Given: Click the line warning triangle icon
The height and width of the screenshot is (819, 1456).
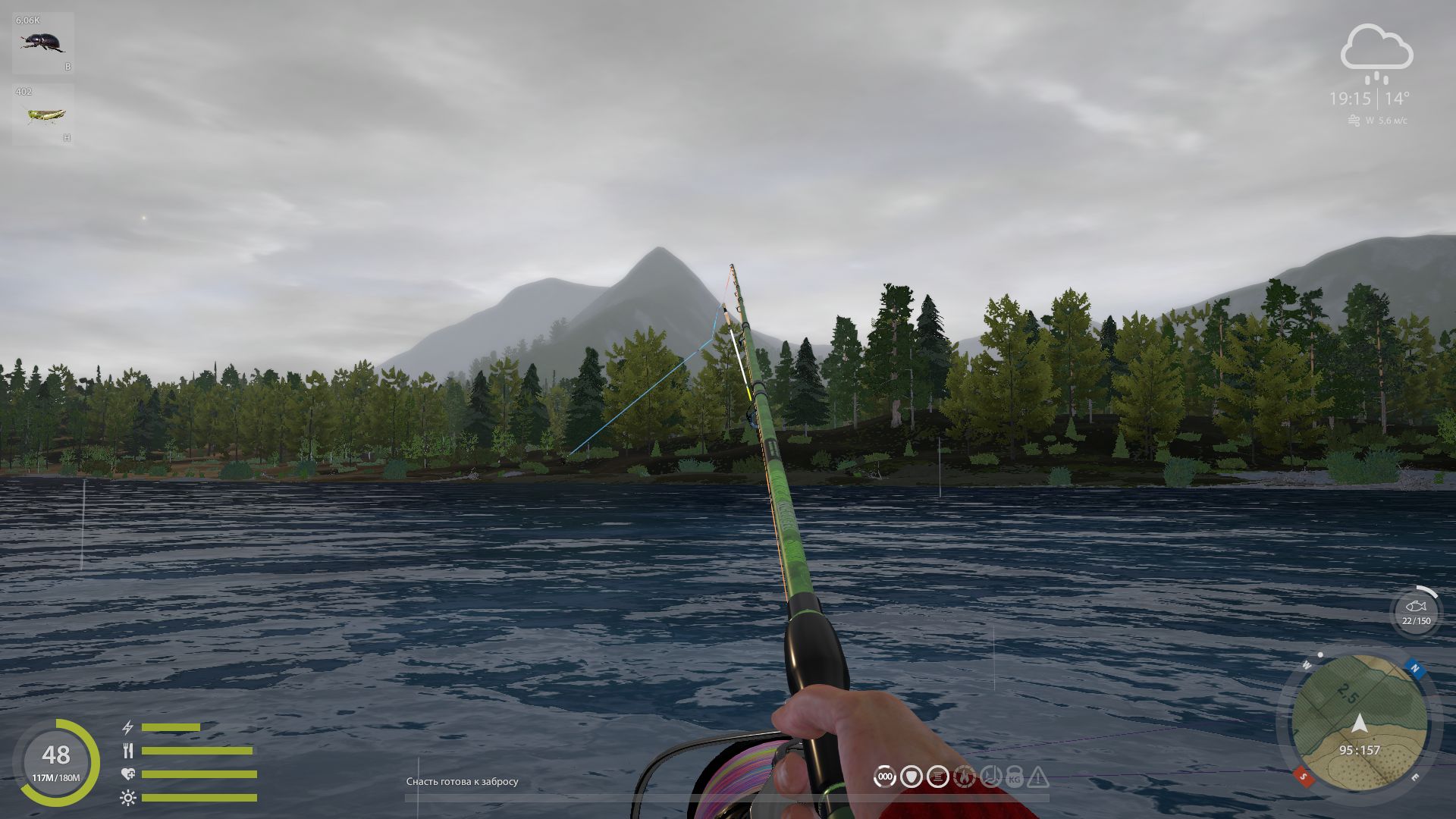Looking at the screenshot, I should tap(1039, 776).
